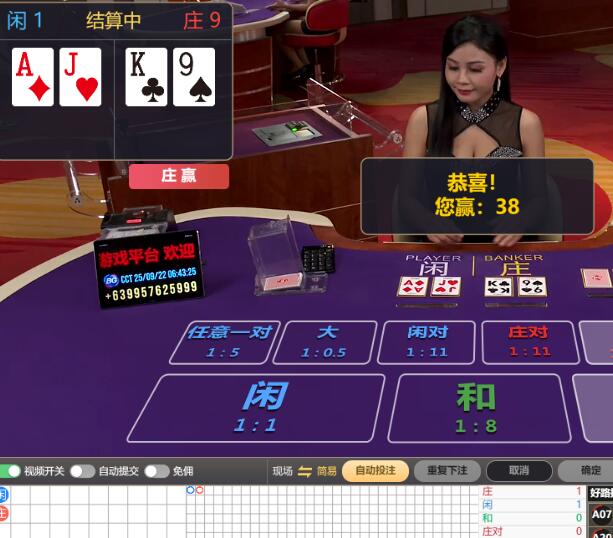Select the 任意一对 (Any Pair) bet
This screenshot has width=613, height=538.
pyautogui.click(x=229, y=342)
